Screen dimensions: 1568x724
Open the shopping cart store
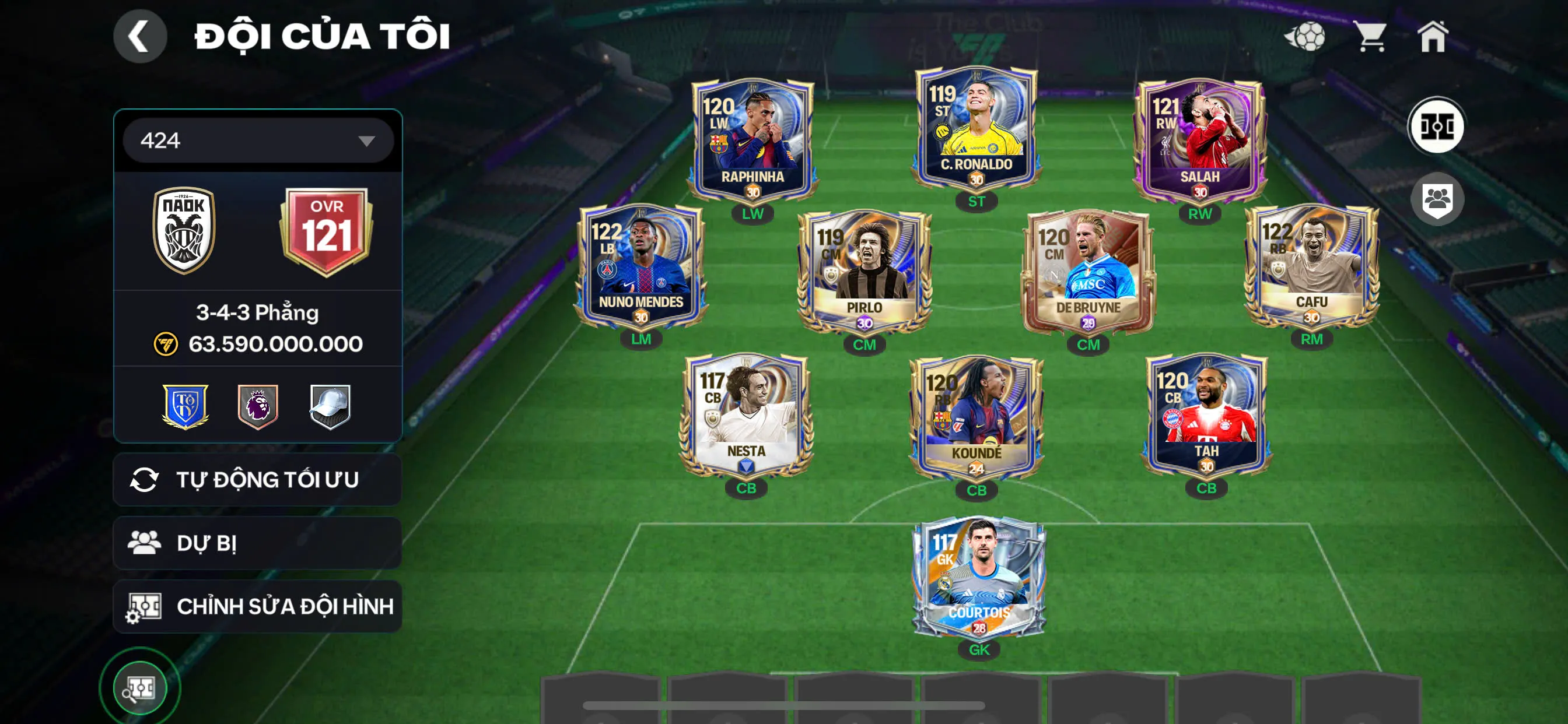click(x=1370, y=37)
